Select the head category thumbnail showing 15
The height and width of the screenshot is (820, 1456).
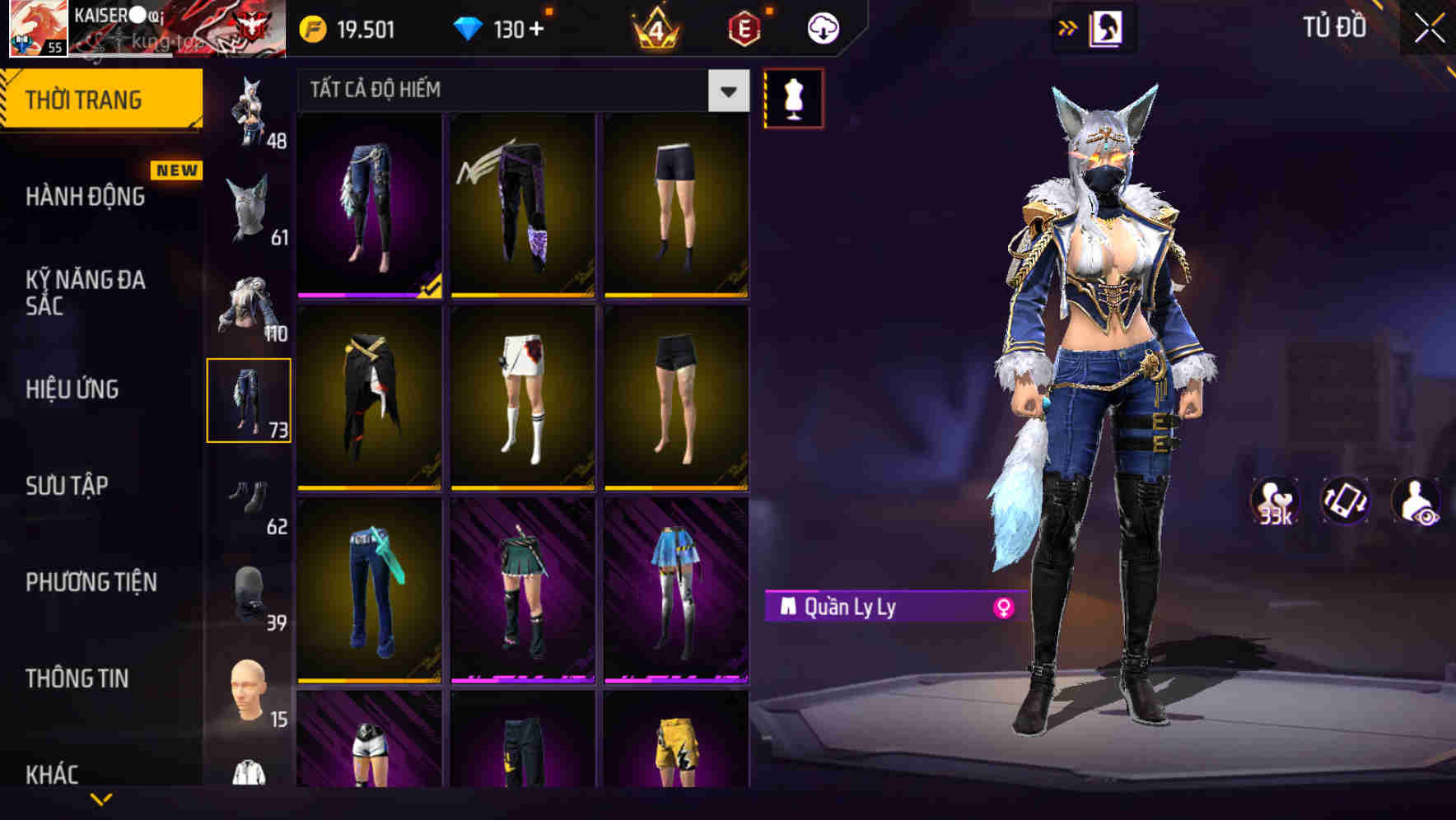click(245, 690)
